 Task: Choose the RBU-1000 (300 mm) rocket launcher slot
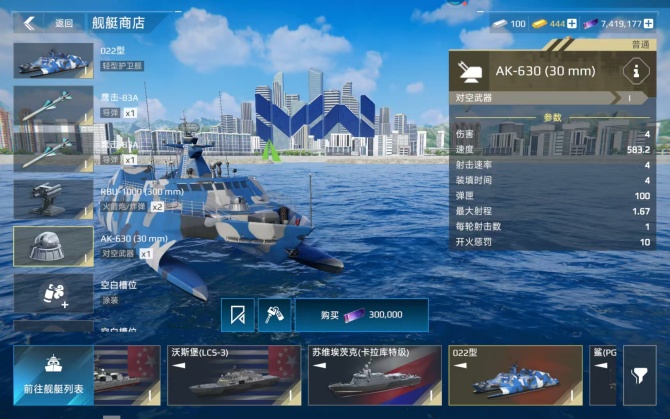coord(53,198)
